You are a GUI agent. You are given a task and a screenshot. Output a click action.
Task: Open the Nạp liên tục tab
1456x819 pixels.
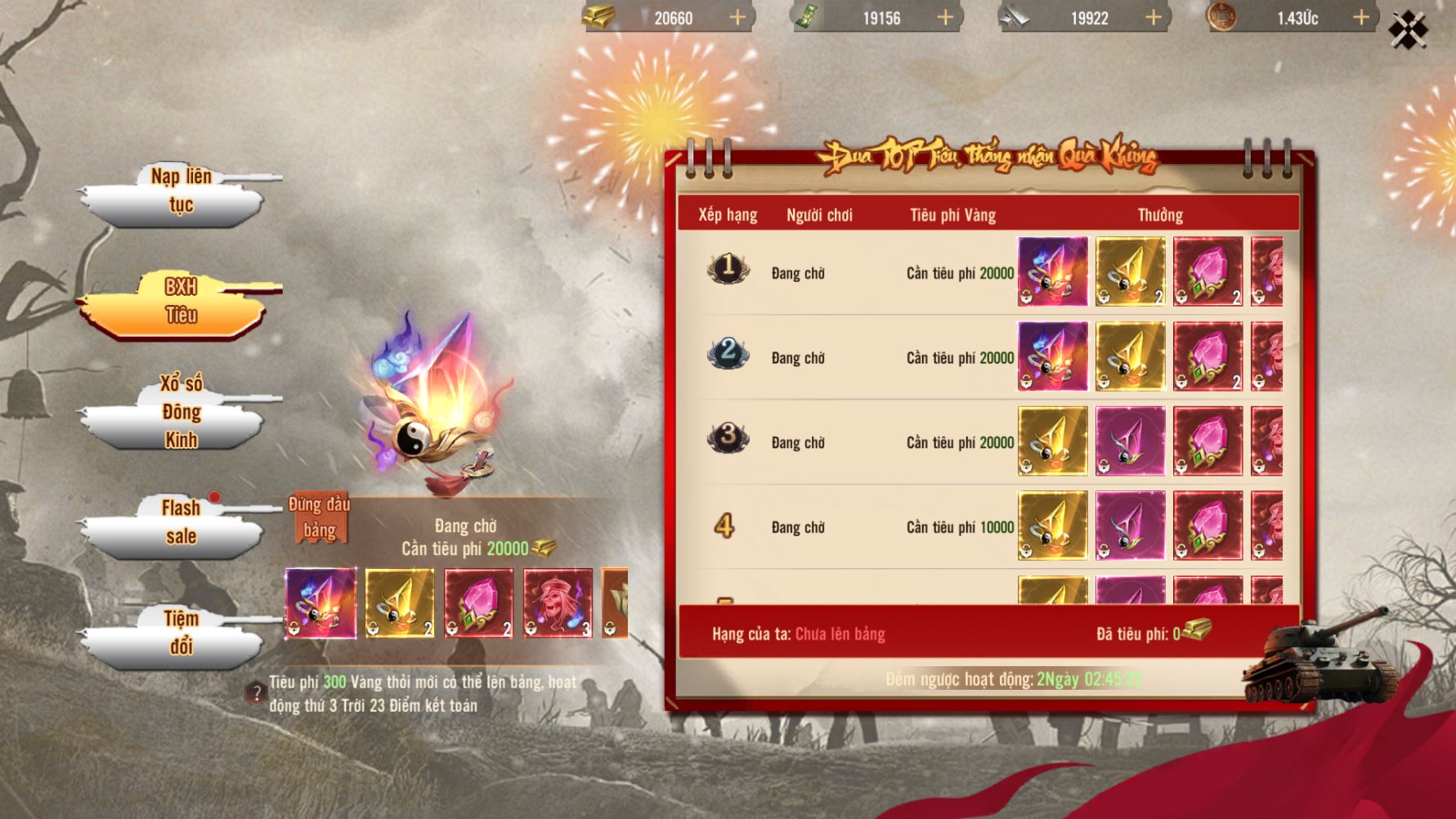tap(181, 191)
